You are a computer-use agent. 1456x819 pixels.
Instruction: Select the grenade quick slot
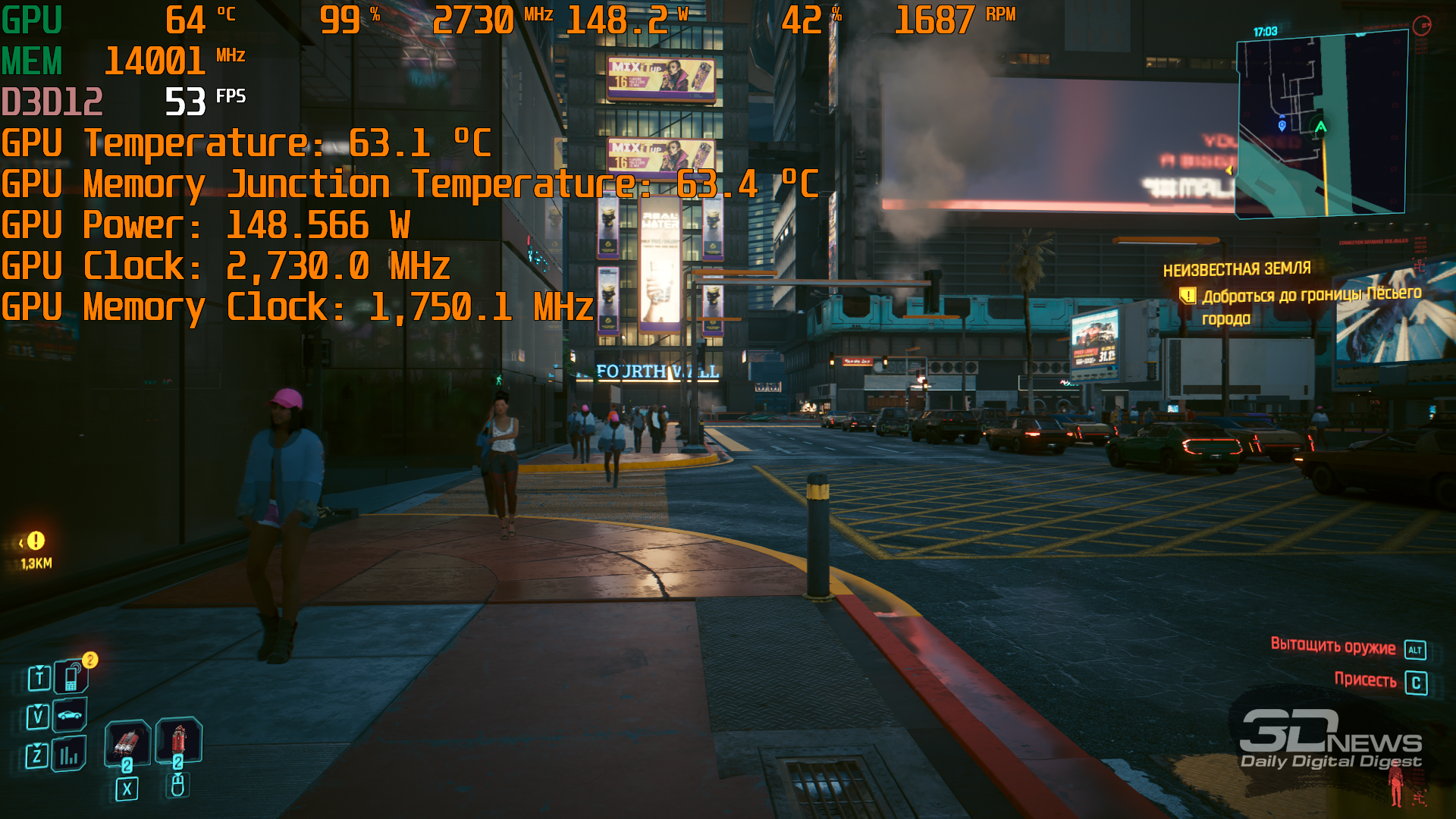127,741
